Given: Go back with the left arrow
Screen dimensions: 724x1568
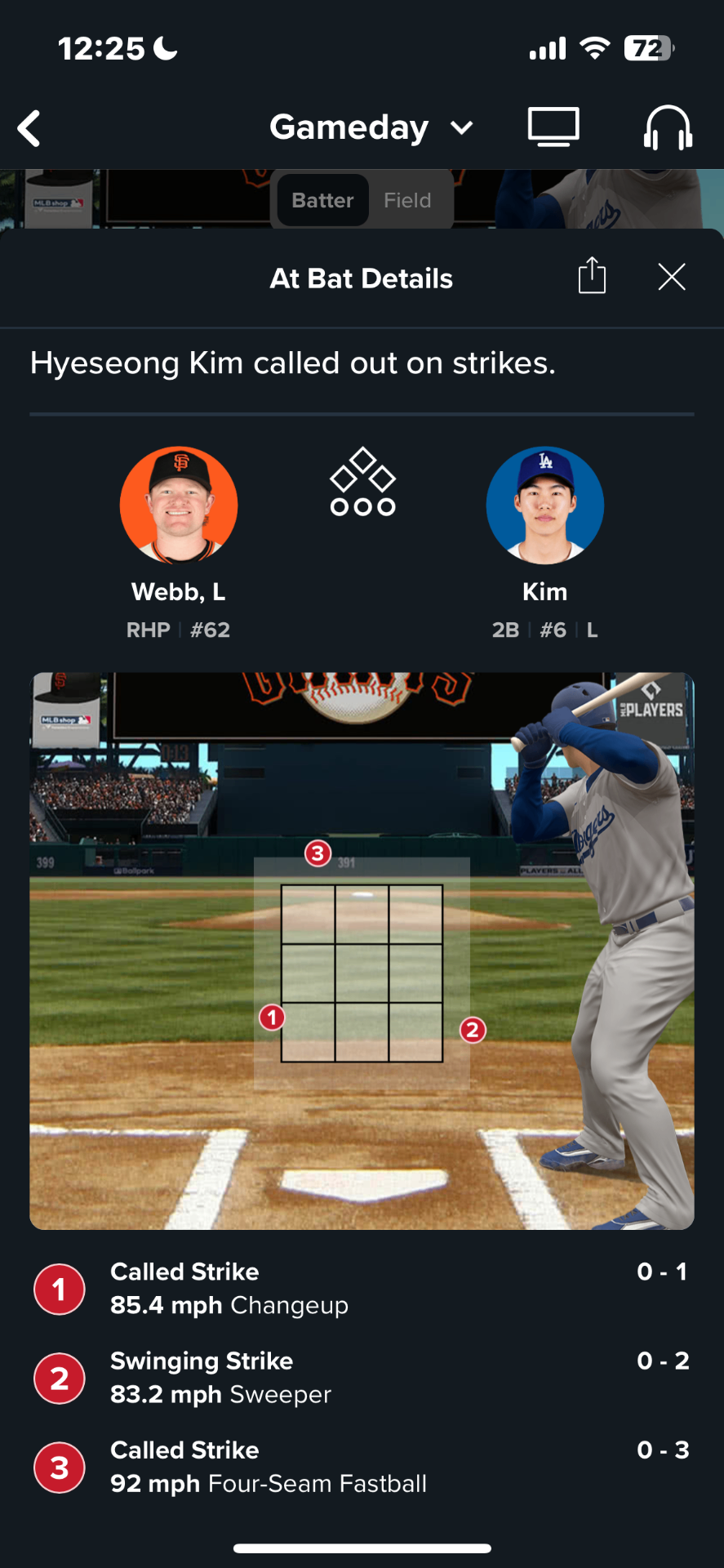Looking at the screenshot, I should tap(29, 129).
